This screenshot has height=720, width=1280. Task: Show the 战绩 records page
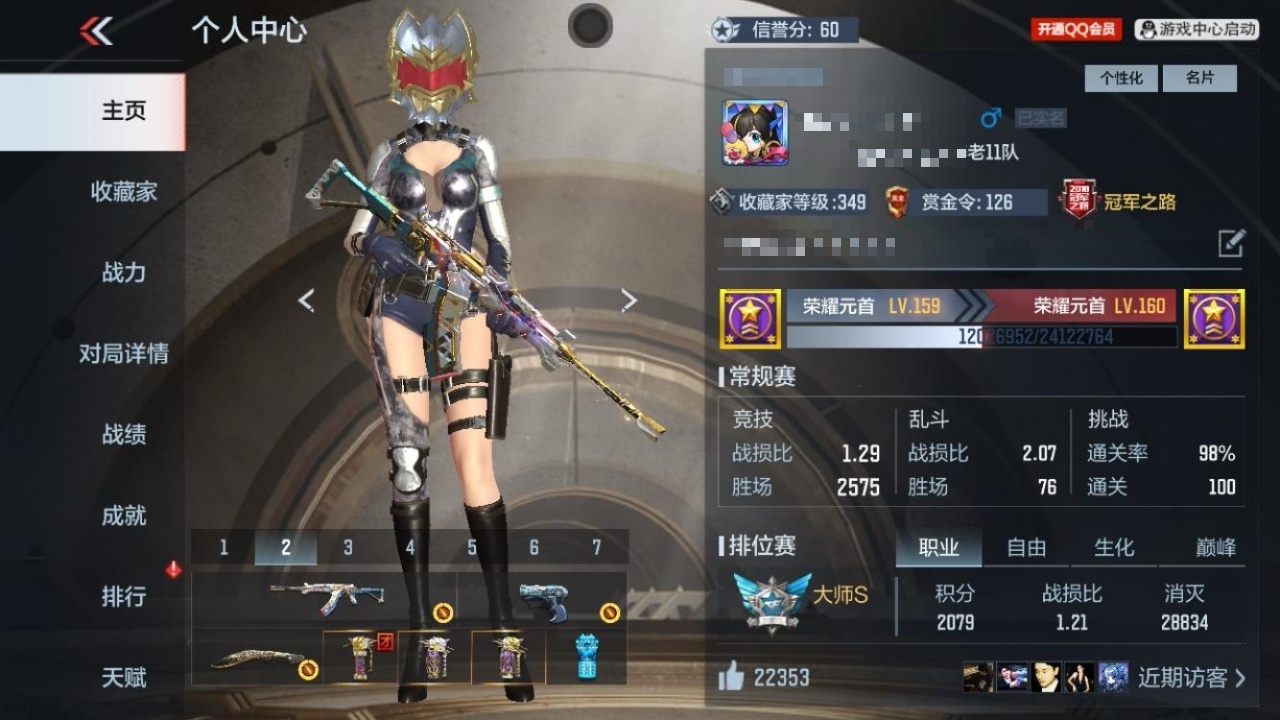[x=124, y=434]
